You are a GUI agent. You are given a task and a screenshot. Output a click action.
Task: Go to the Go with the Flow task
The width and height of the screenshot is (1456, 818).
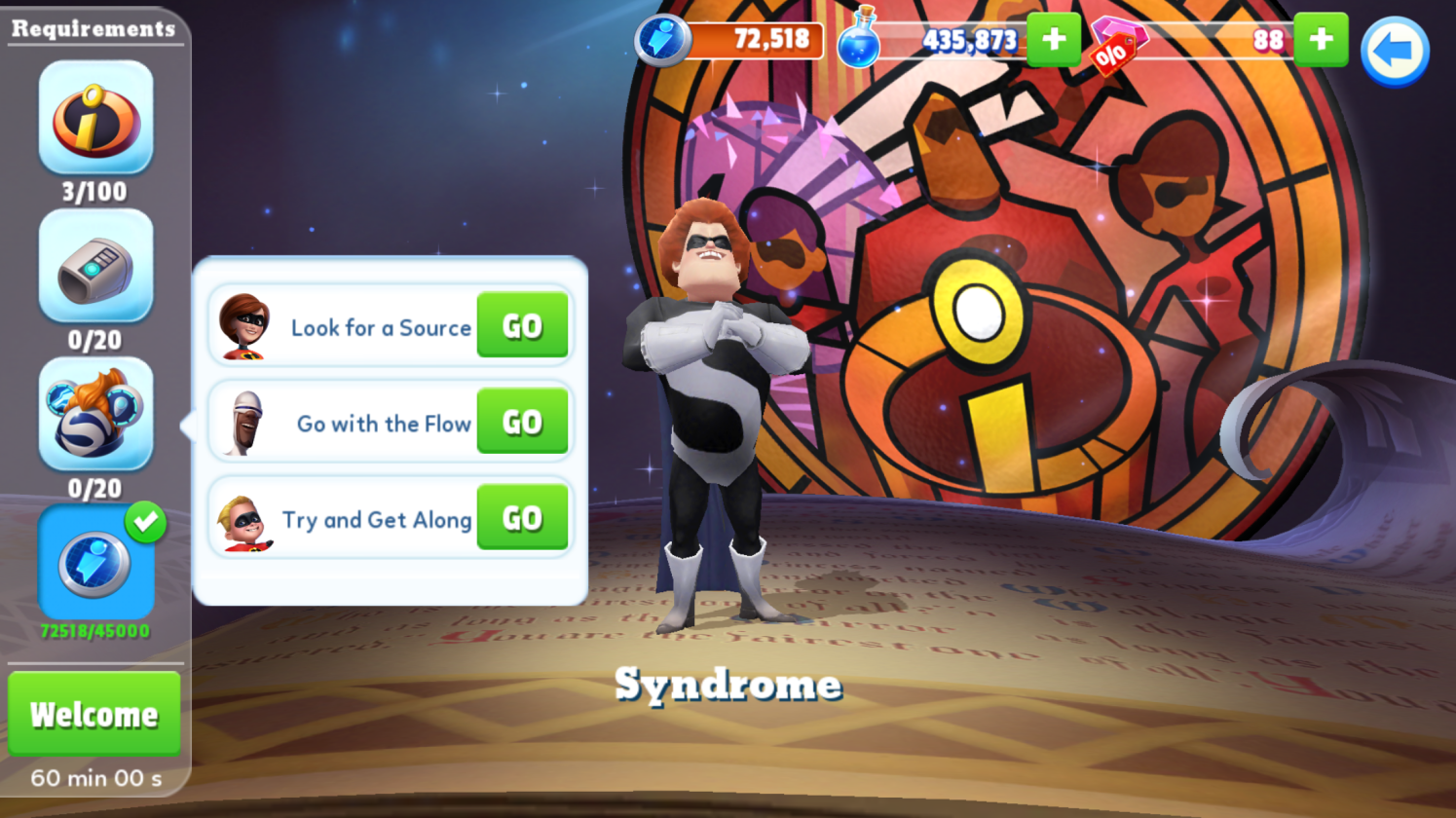pos(522,422)
